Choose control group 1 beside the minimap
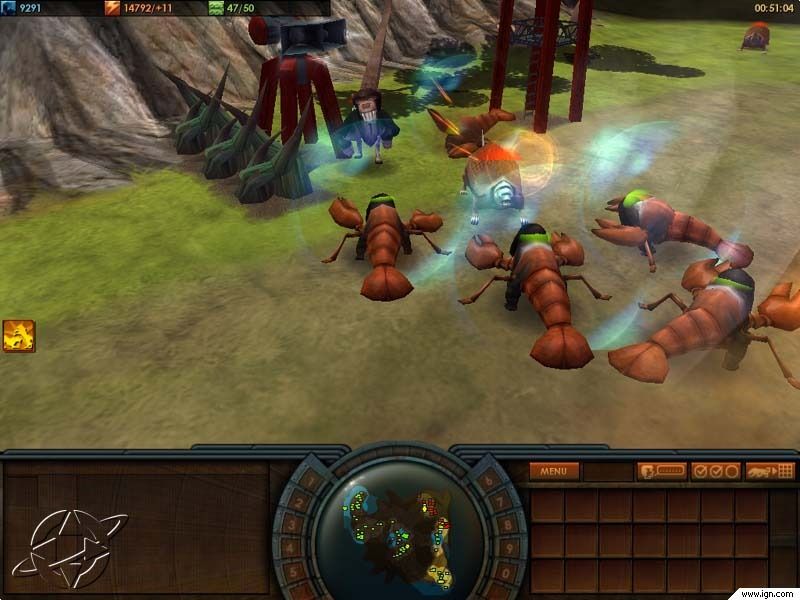Viewport: 800px width, 600px height. 311,481
